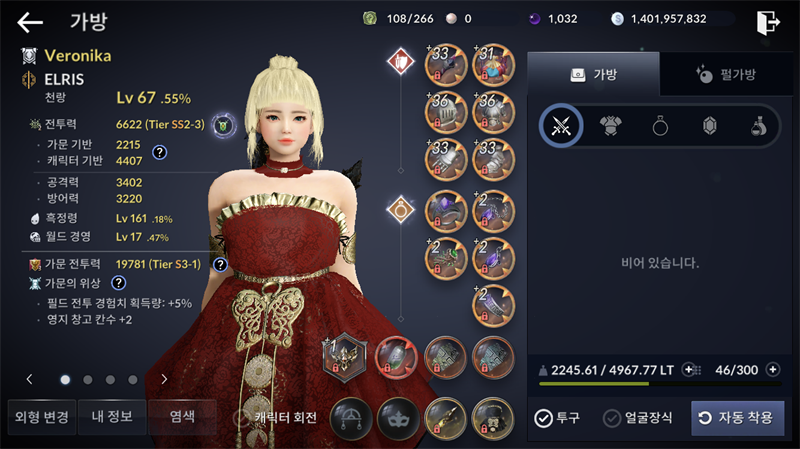Expand bag slots with plus beside 46/300

click(772, 370)
